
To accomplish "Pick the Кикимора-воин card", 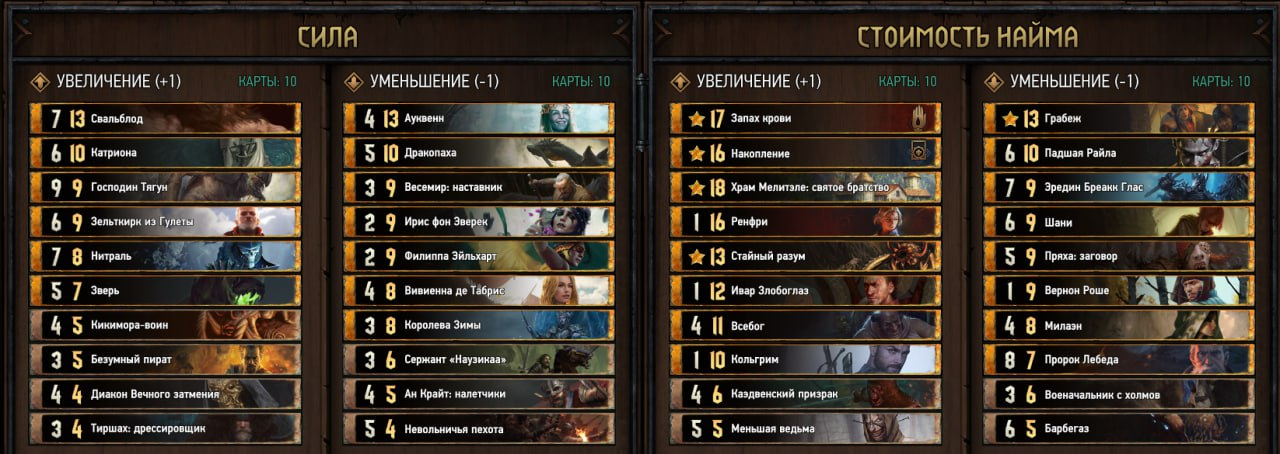I will [165, 325].
